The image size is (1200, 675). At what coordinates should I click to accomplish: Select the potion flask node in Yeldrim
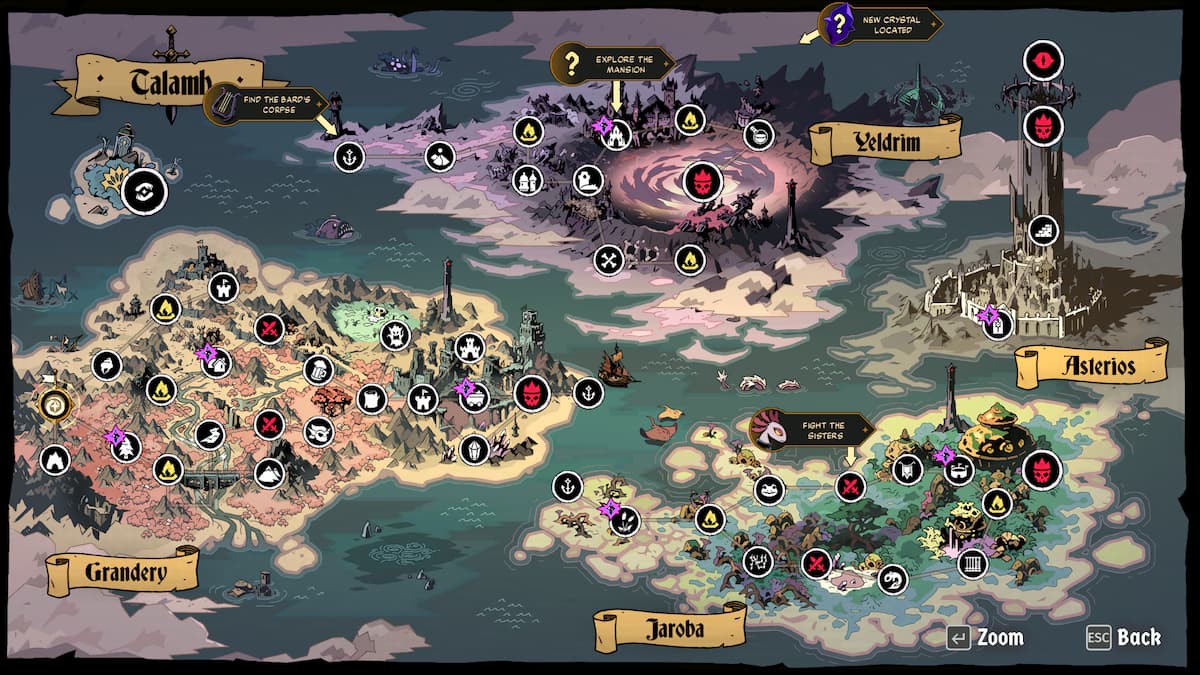click(760, 135)
